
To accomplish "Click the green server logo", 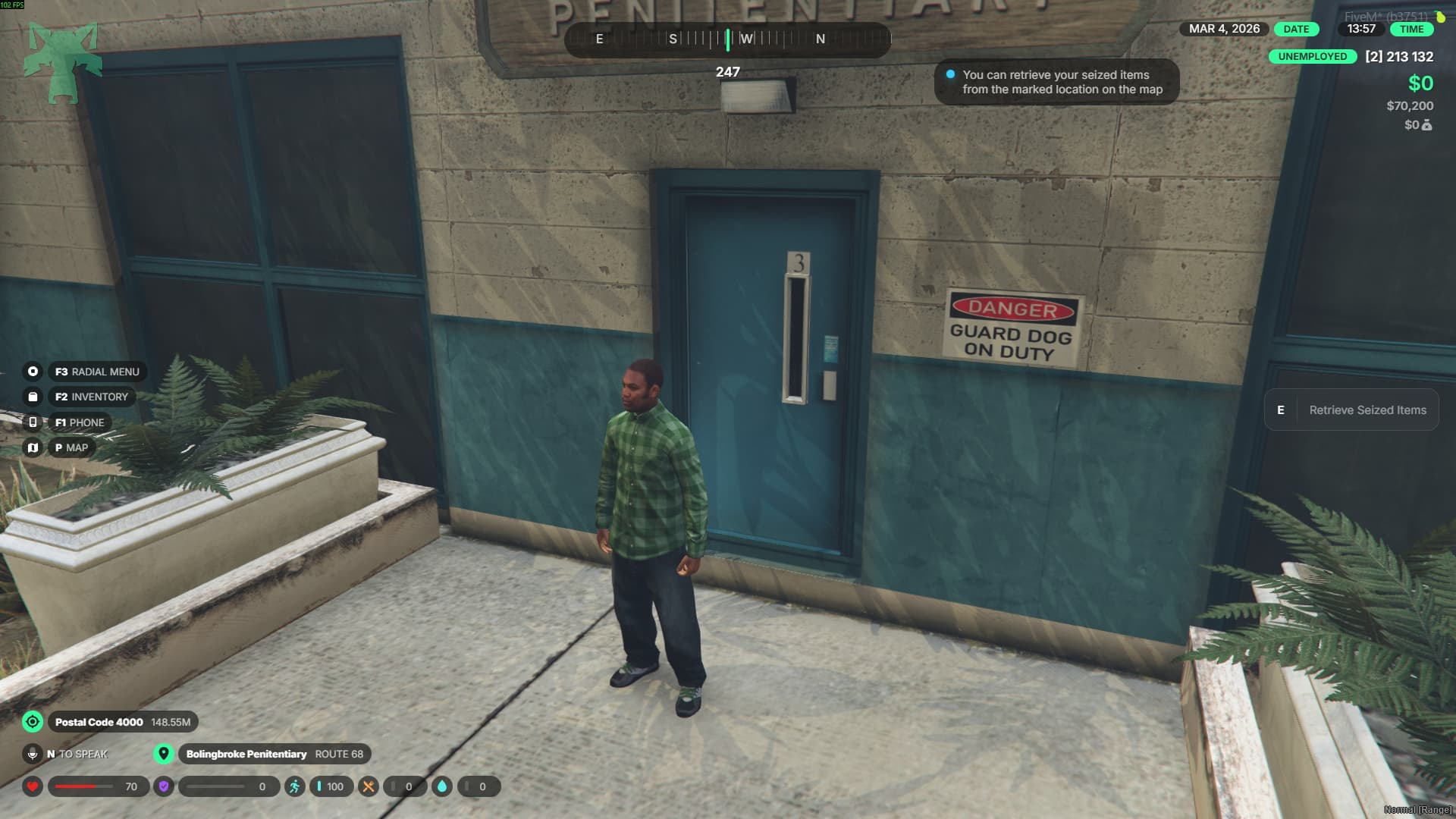I will pos(63,62).
